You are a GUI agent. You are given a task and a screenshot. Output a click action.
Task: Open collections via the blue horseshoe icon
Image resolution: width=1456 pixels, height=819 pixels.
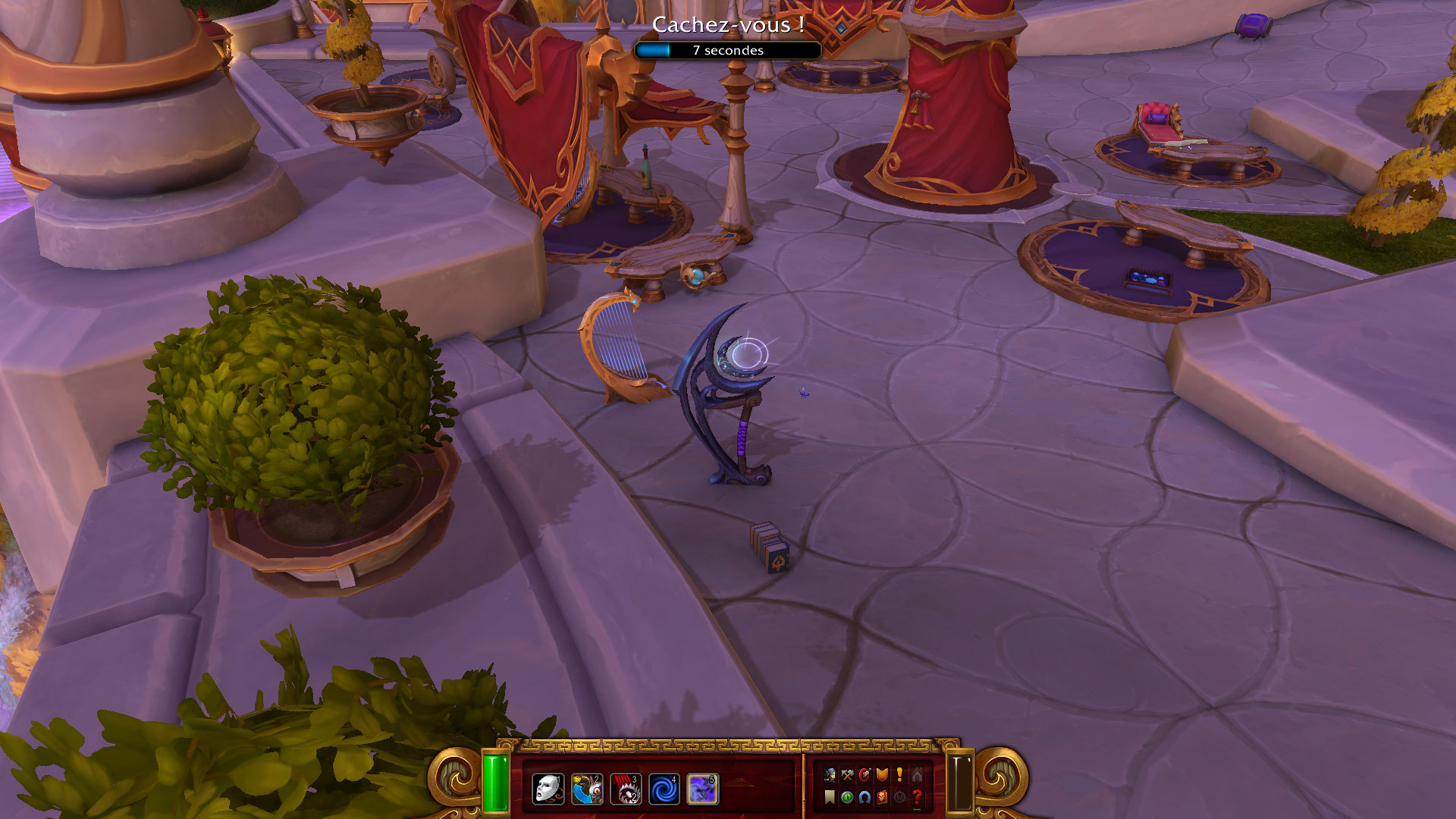[864, 797]
